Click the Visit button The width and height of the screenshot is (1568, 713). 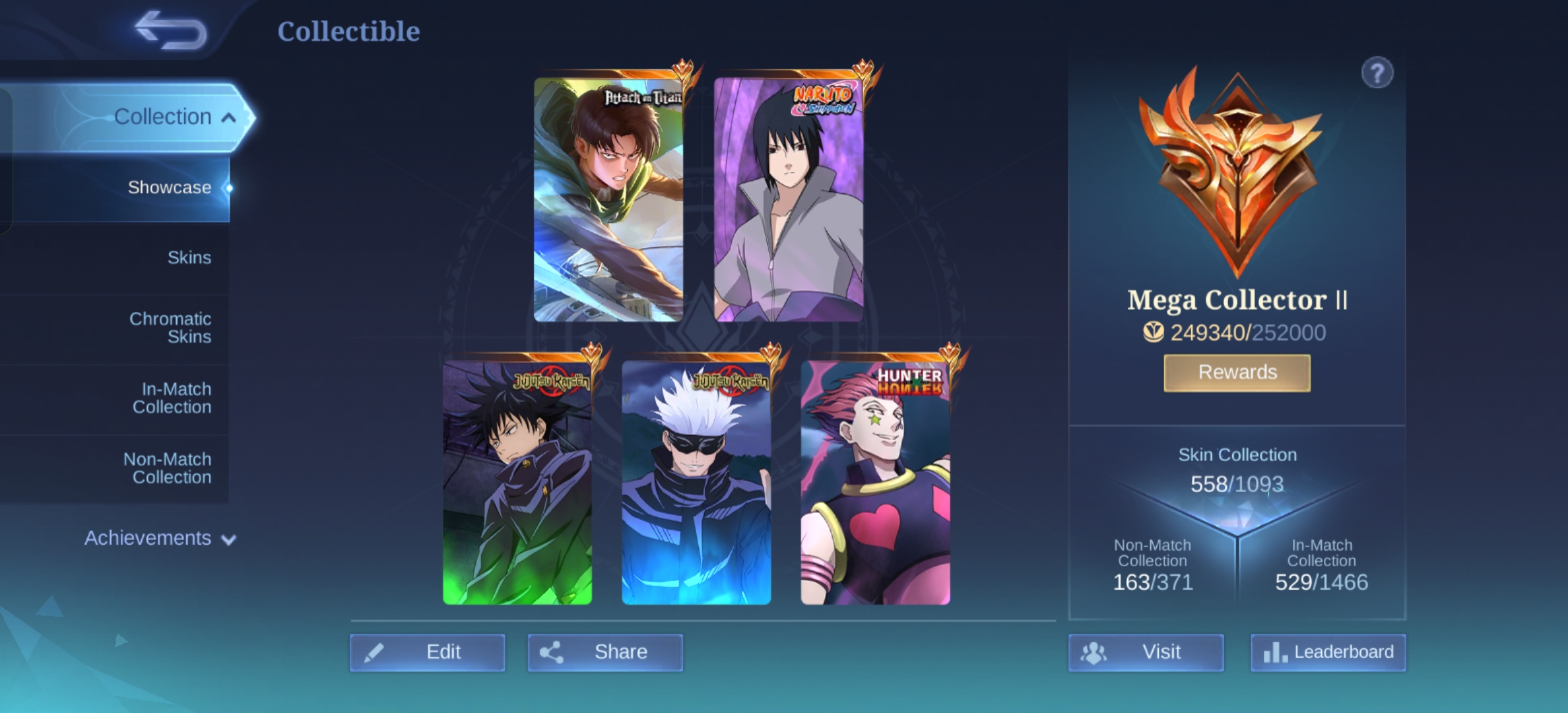click(1146, 652)
